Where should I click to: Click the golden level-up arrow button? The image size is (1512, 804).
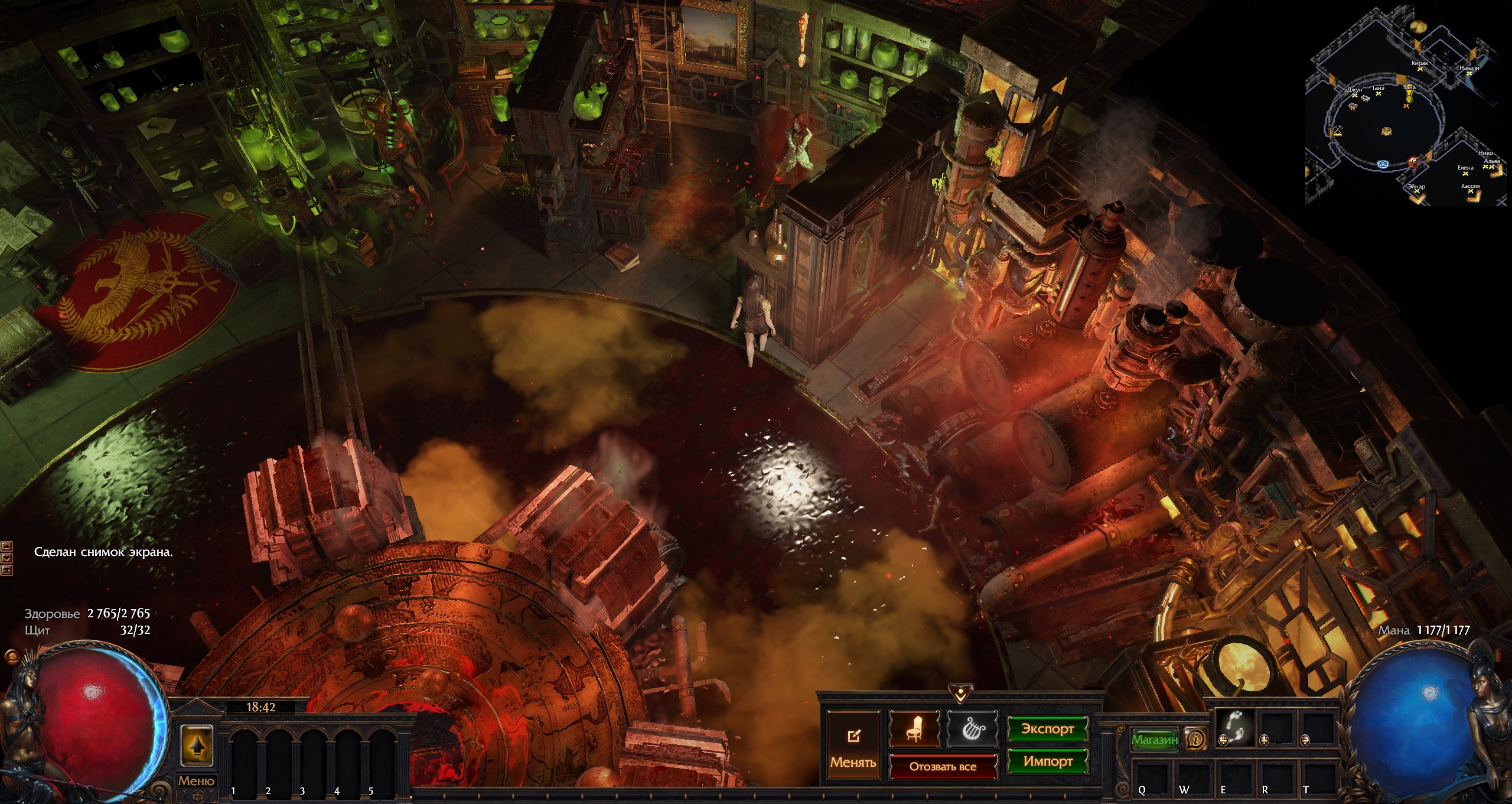(x=196, y=746)
